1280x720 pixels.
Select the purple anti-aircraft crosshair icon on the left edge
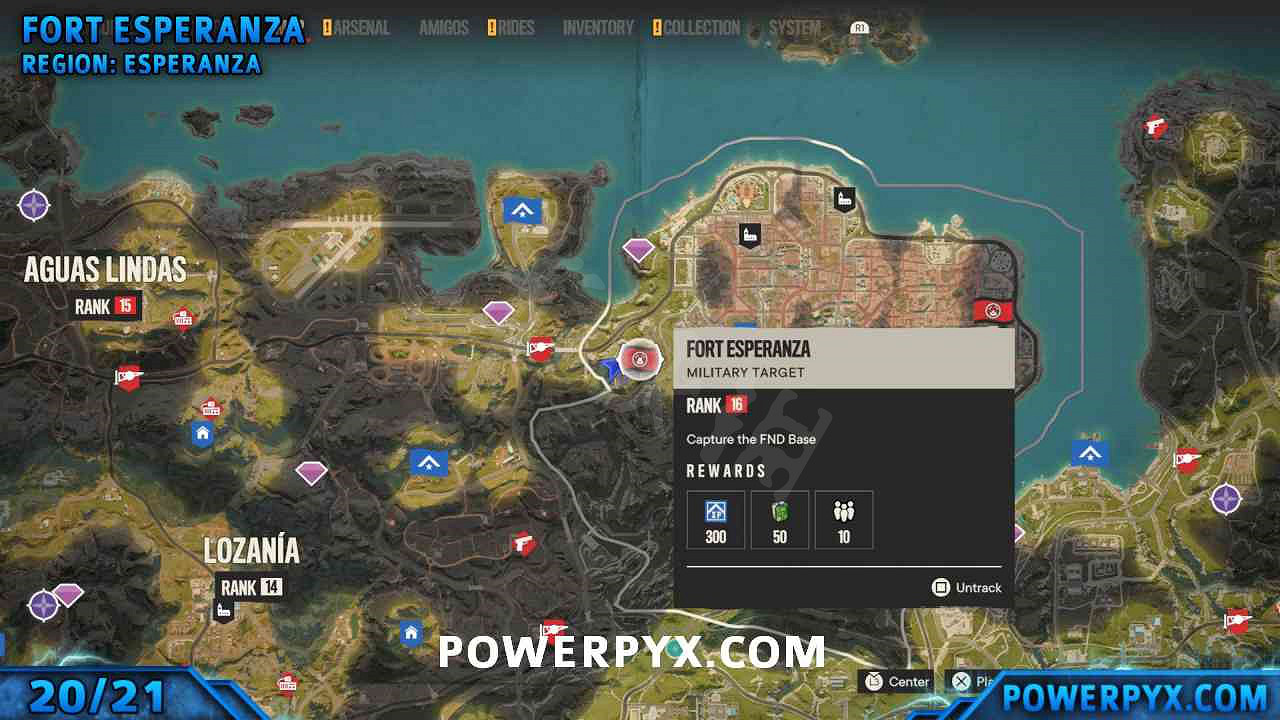[x=34, y=205]
